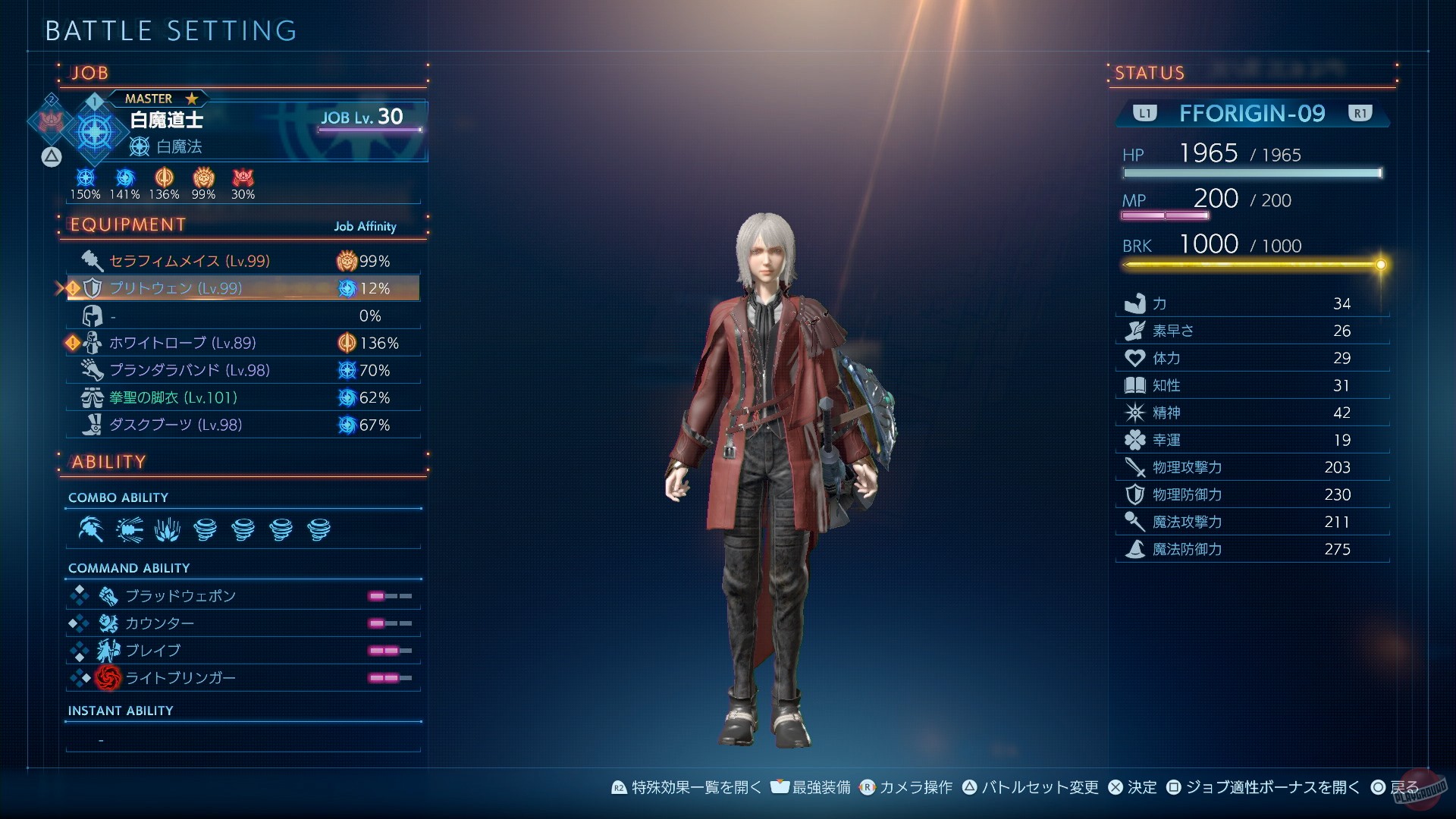Open the L1 status page selector
This screenshot has width=1456, height=819.
tap(1145, 113)
